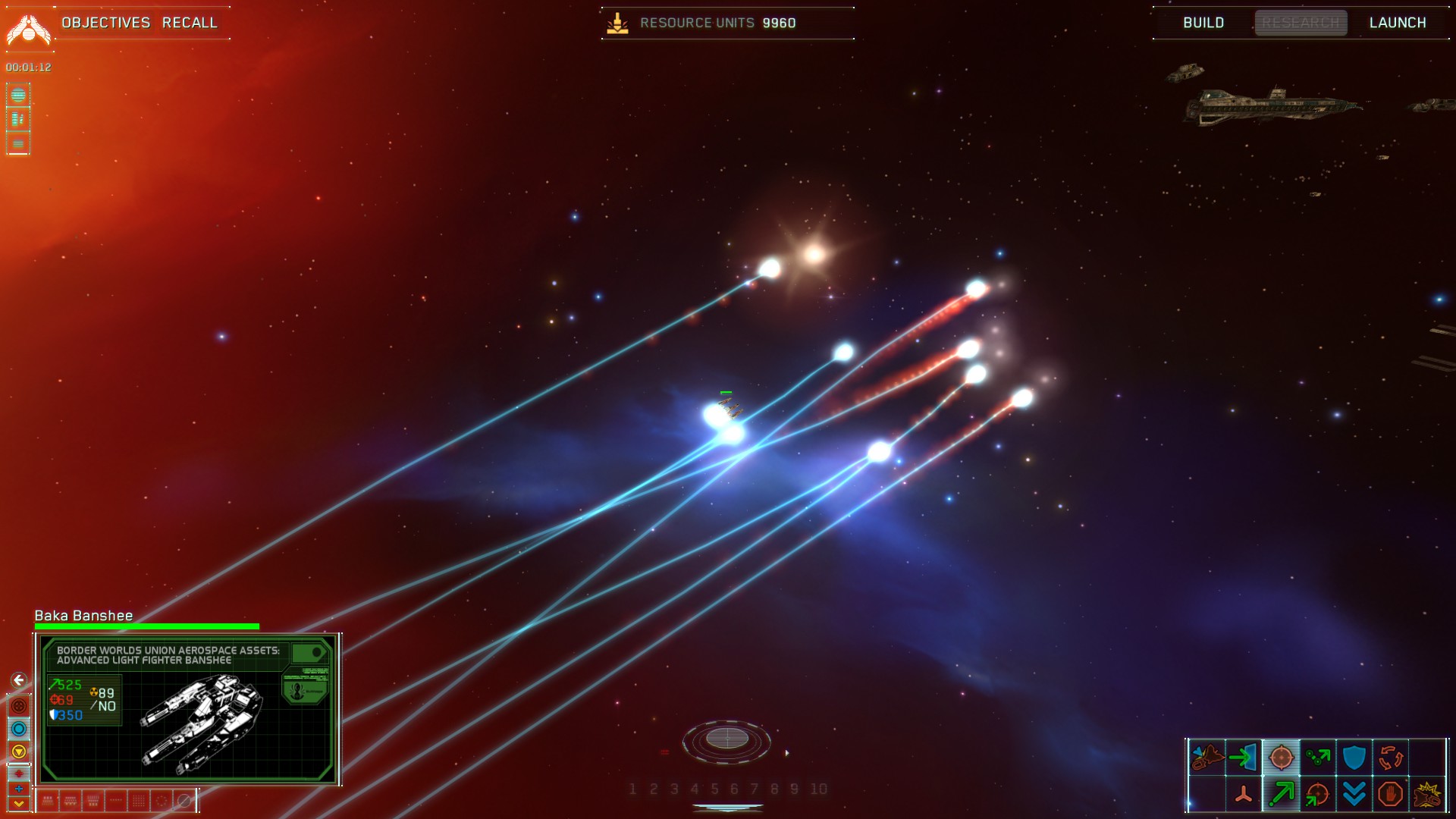This screenshot has height=819, width=1456.
Task: Click the red stop hand command
Action: point(1390,794)
